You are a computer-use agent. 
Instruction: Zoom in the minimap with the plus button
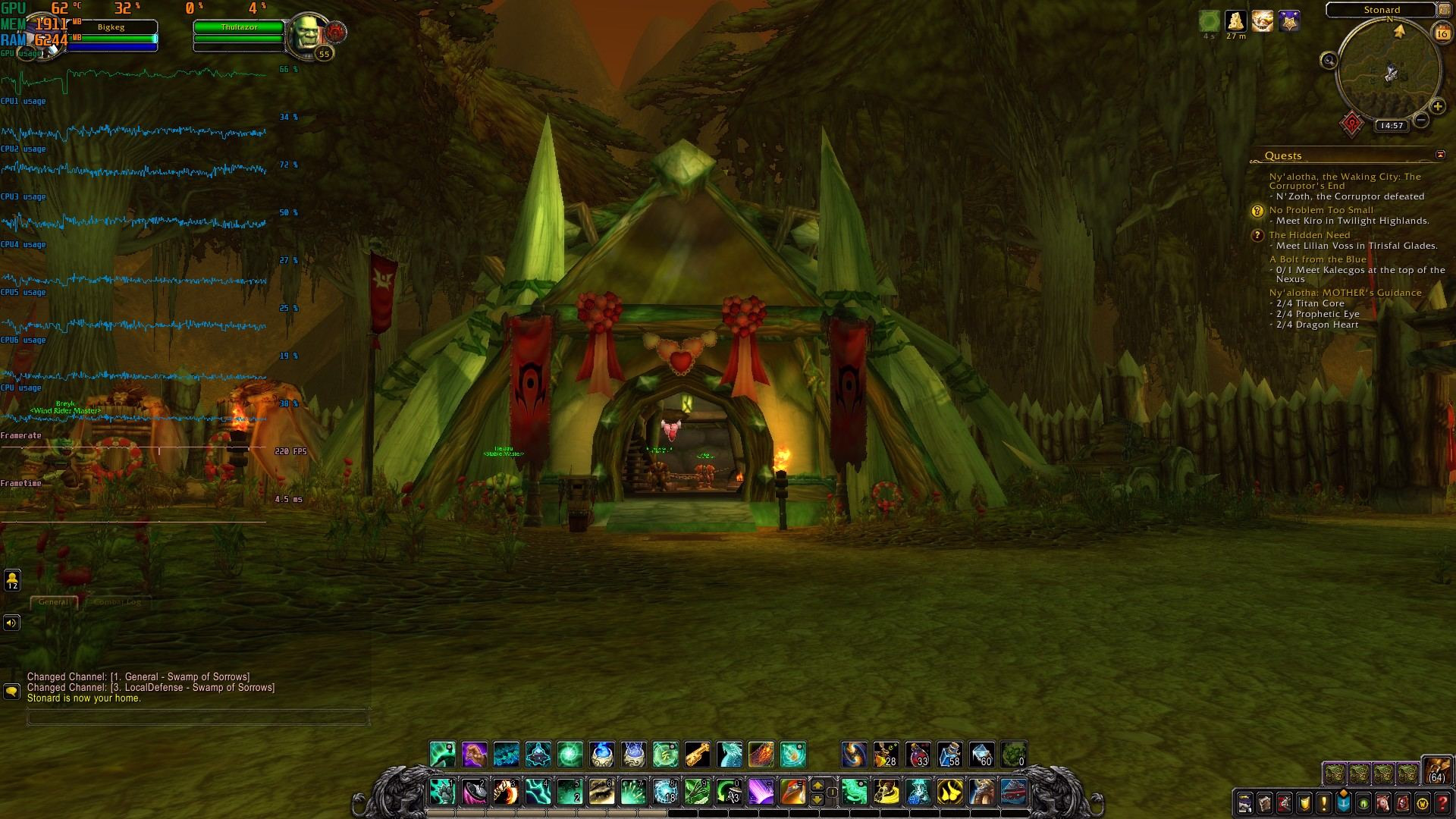click(x=1437, y=107)
